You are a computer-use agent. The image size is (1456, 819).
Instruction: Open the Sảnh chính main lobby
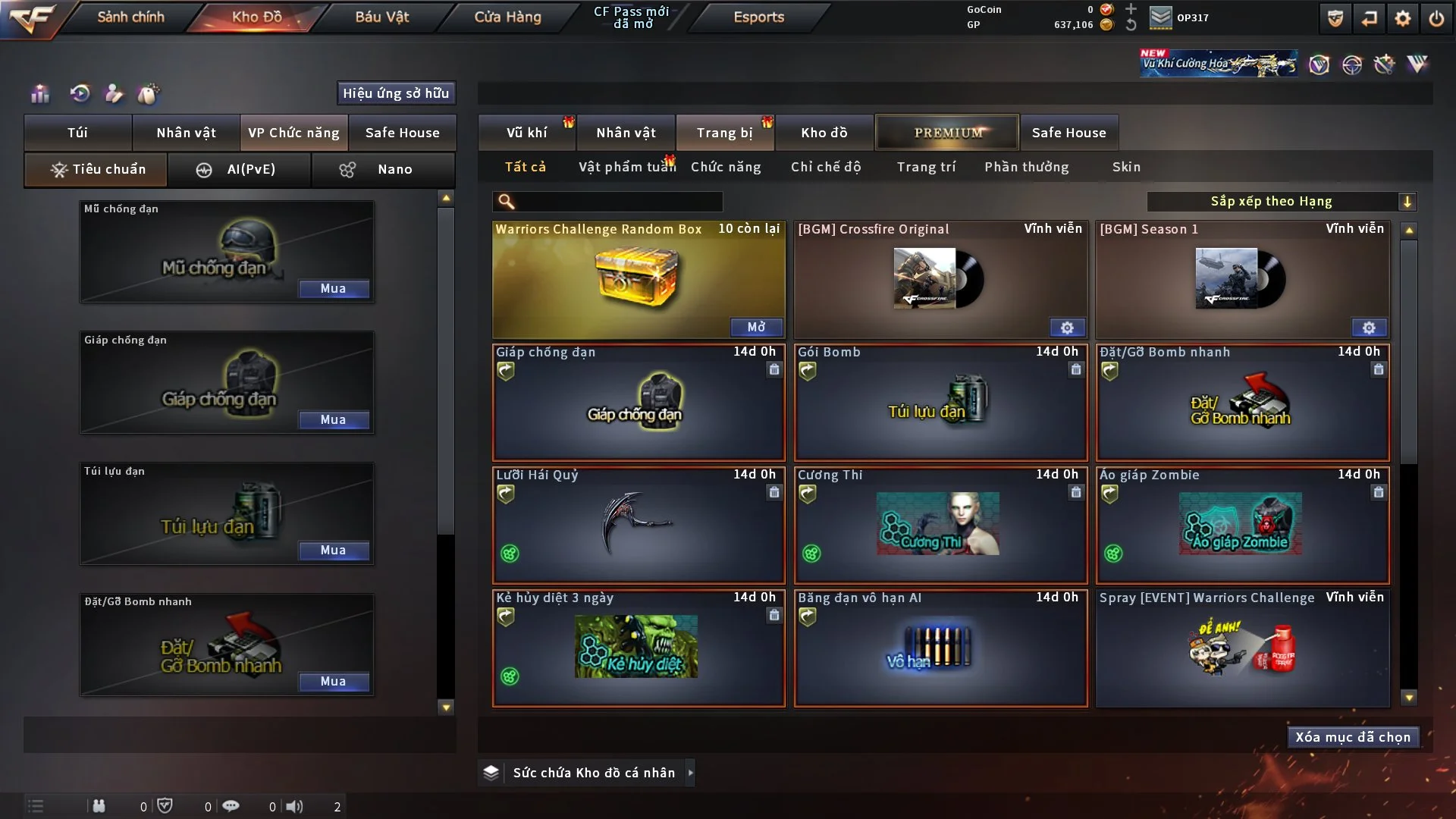pyautogui.click(x=130, y=17)
